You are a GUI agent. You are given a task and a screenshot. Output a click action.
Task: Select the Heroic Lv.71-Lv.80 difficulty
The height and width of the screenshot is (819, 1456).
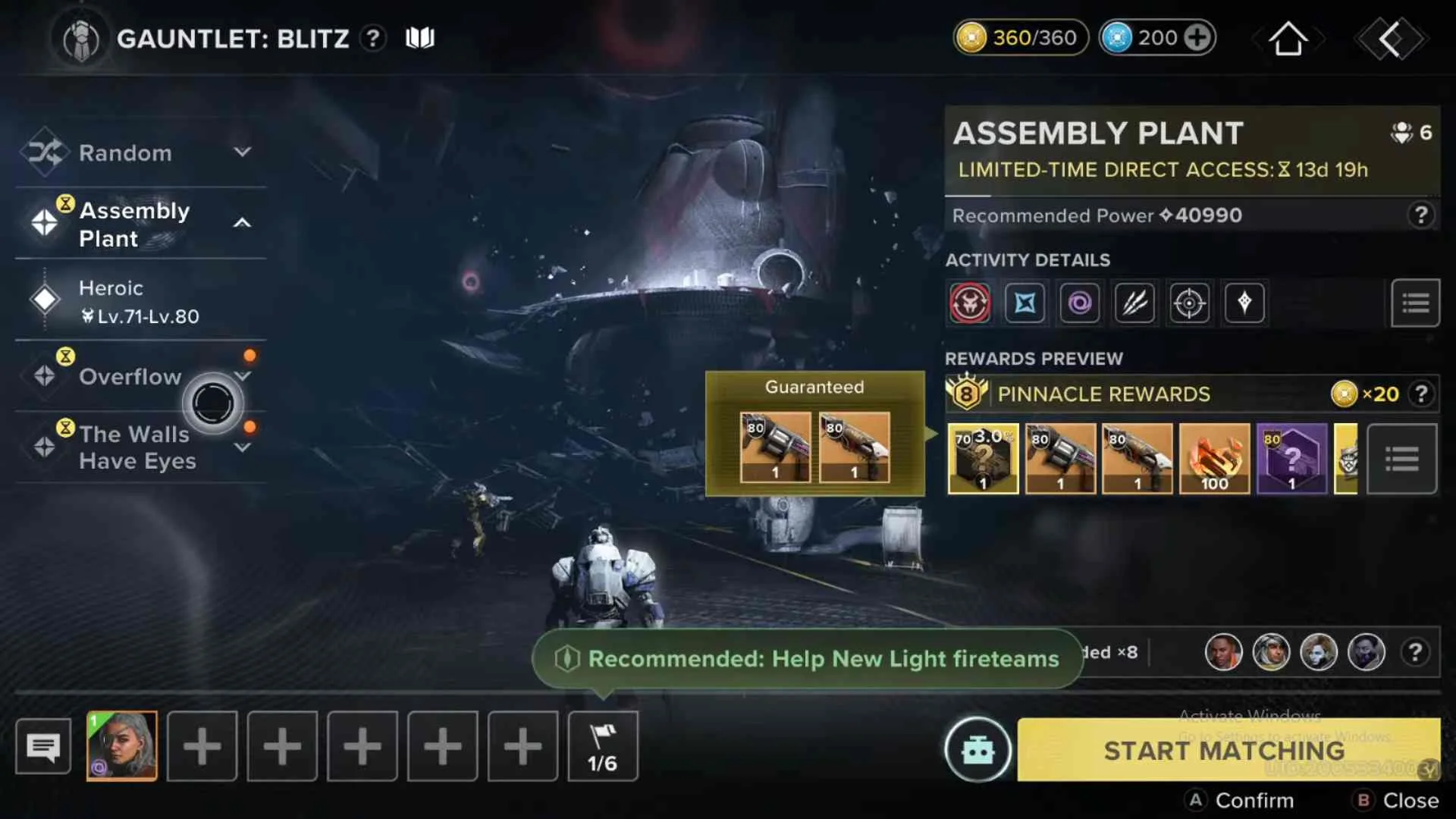coord(136,301)
